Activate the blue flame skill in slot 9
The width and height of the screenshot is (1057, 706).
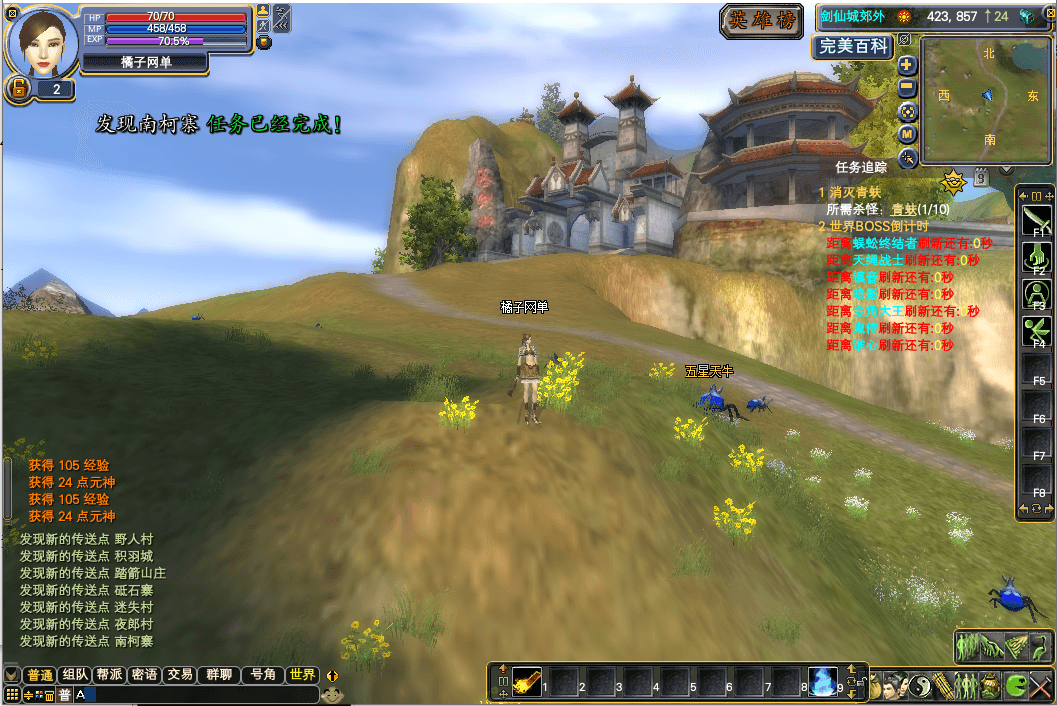click(x=823, y=681)
